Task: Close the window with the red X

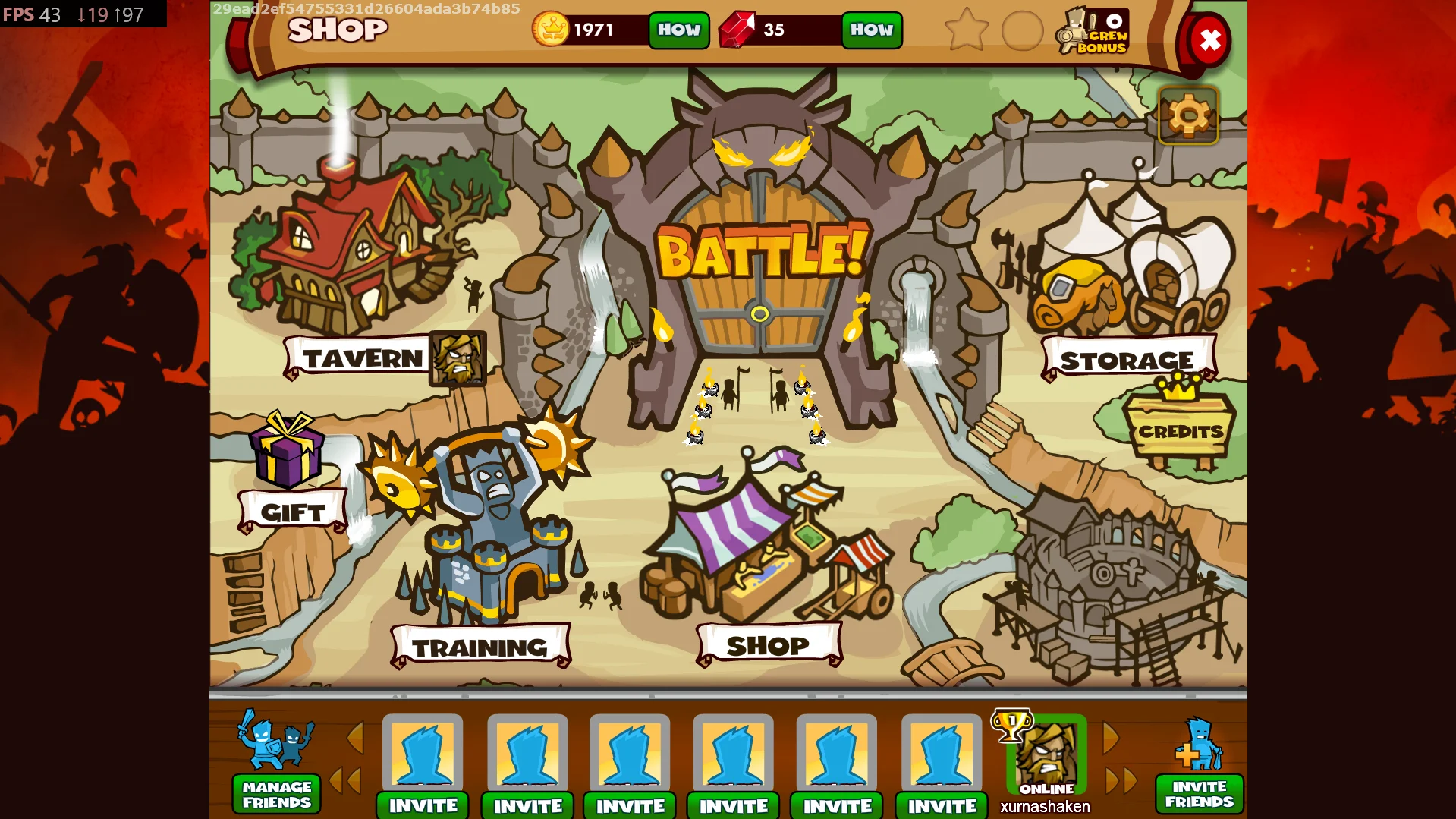Action: click(1209, 40)
